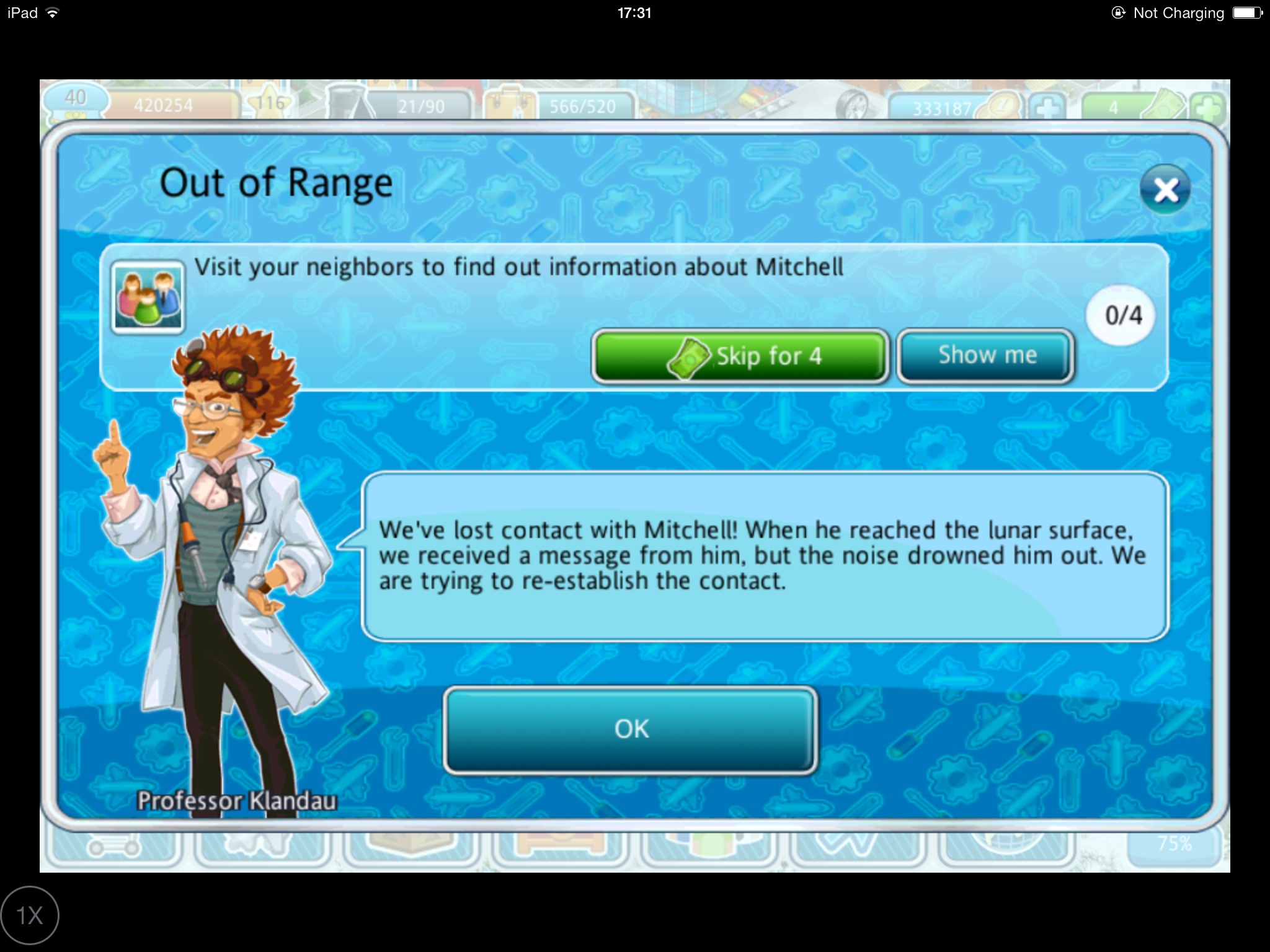Confirm with the OK button
The width and height of the screenshot is (1270, 952).
[630, 729]
